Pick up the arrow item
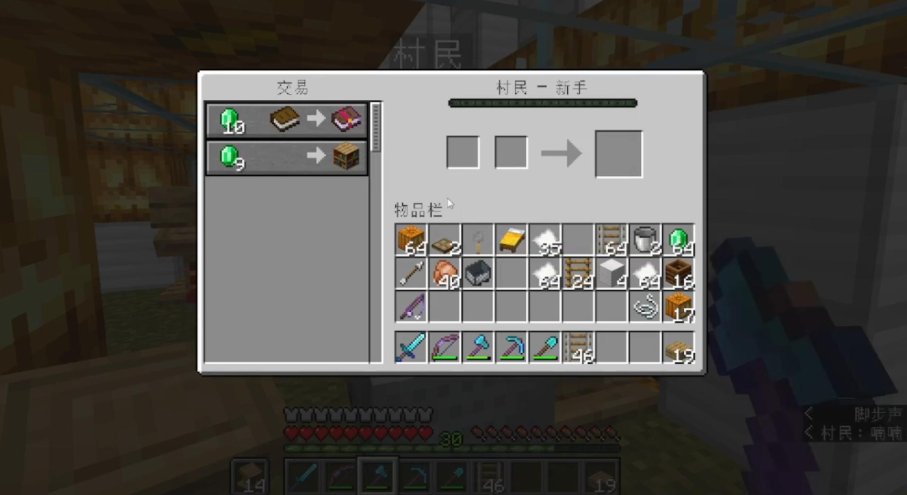Screen dimensions: 907x495 tap(411, 273)
